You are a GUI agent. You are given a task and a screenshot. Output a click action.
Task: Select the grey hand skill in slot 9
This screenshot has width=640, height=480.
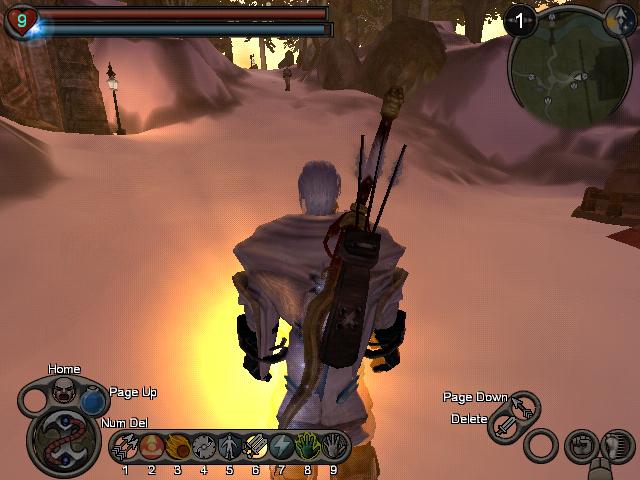click(x=333, y=447)
